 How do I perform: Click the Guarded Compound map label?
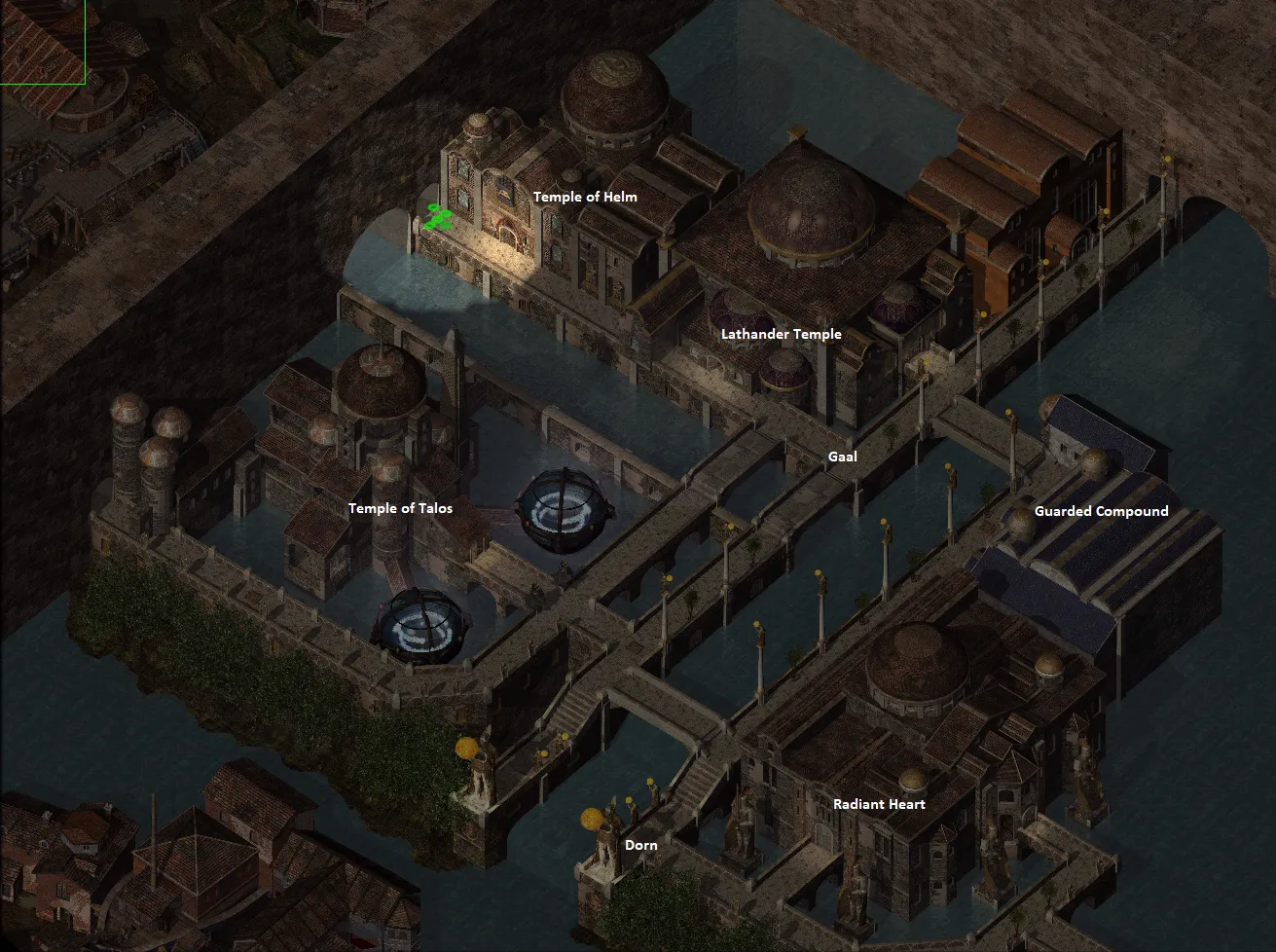point(1101,511)
